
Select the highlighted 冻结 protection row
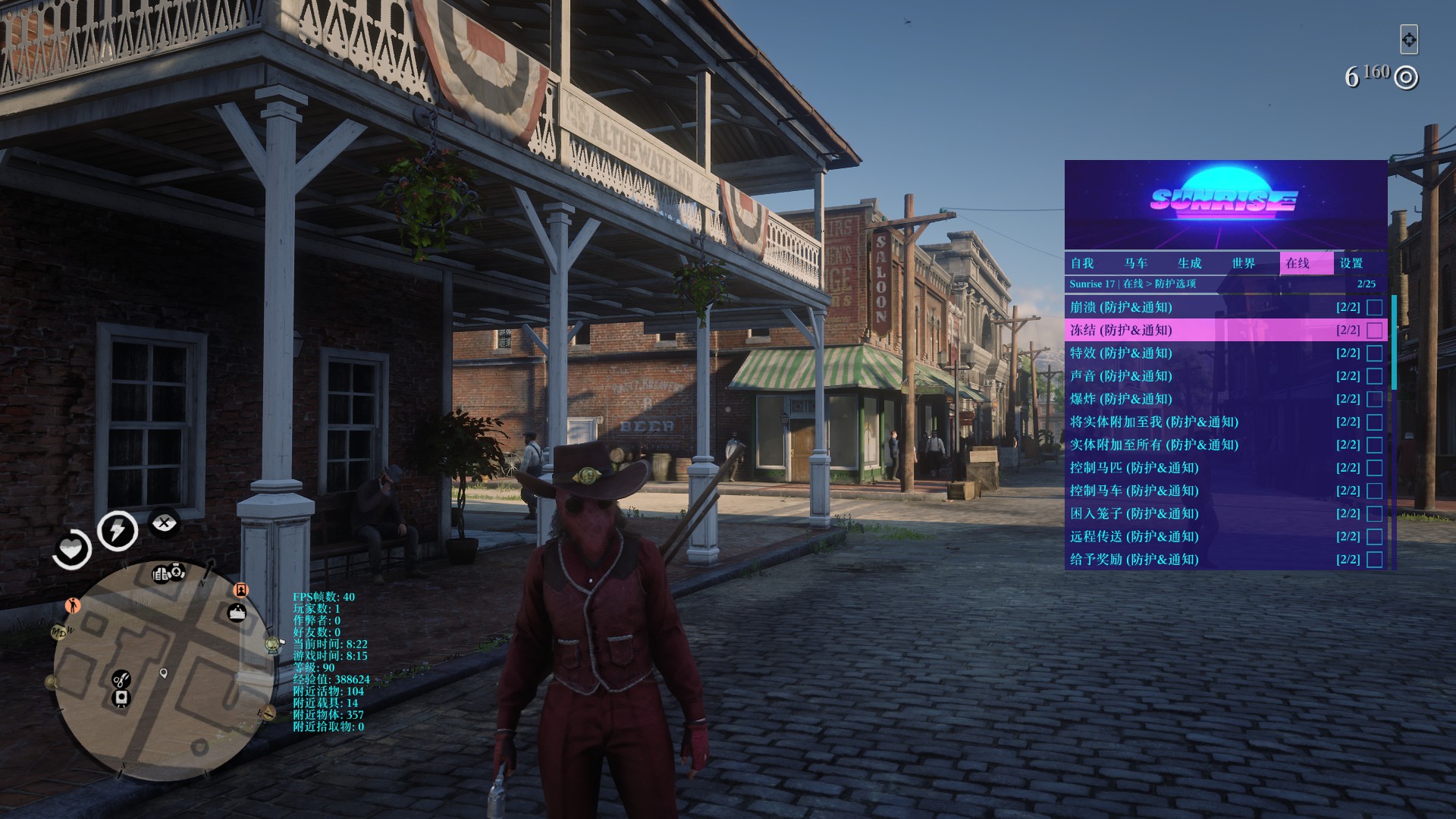[x=1213, y=331]
